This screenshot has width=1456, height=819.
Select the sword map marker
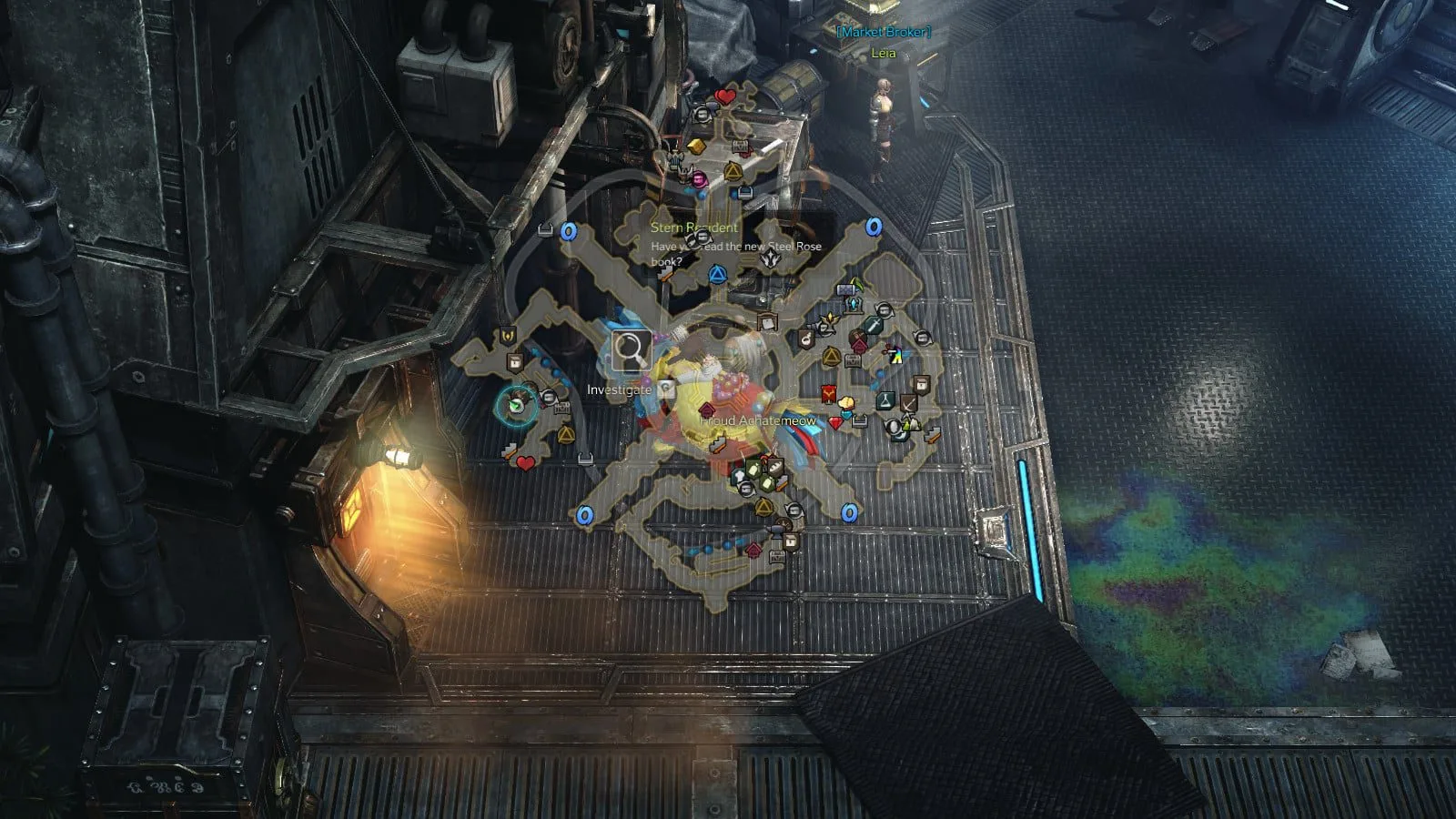point(875,325)
